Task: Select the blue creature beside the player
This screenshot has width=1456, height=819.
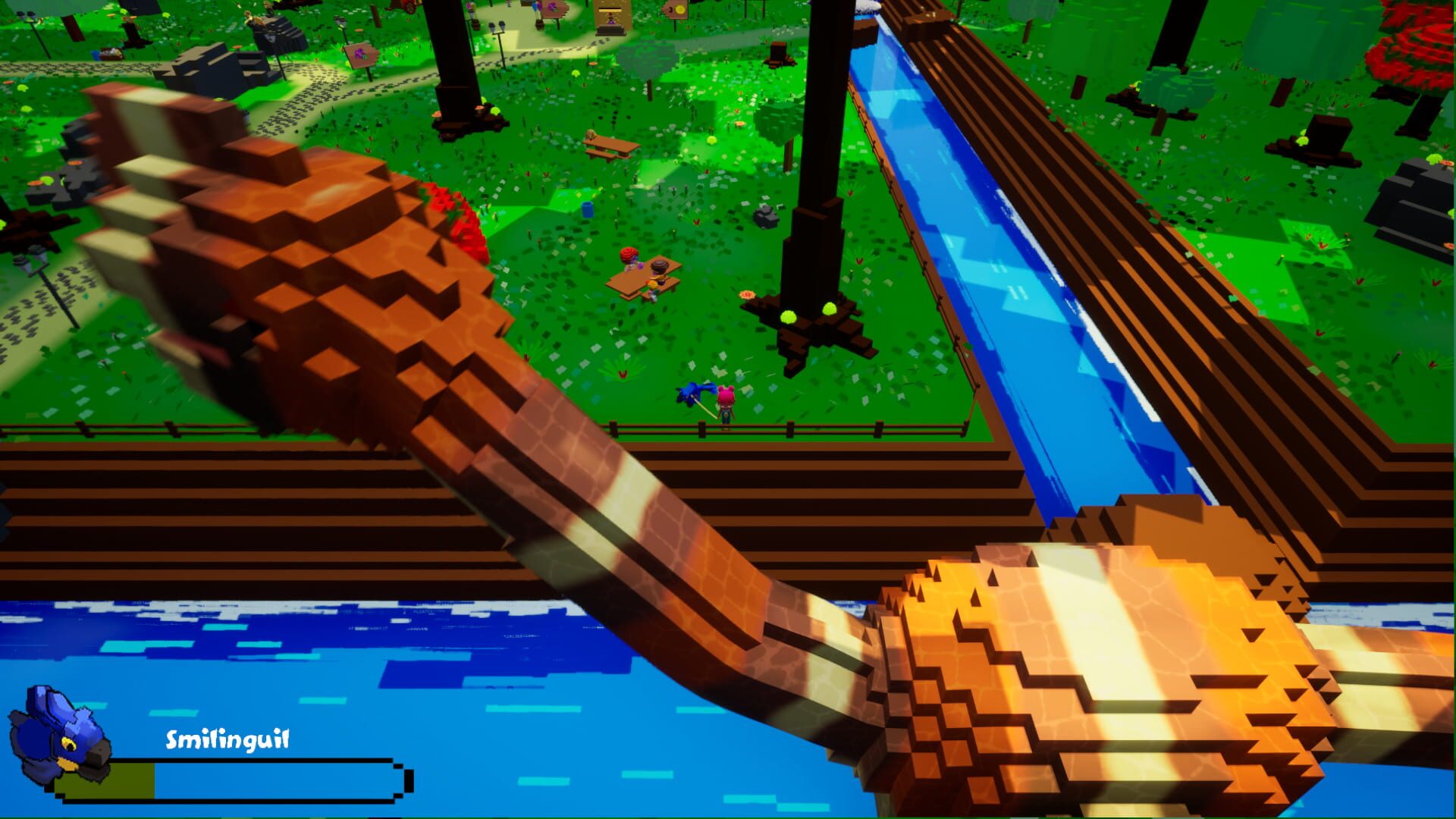Action: click(x=691, y=394)
